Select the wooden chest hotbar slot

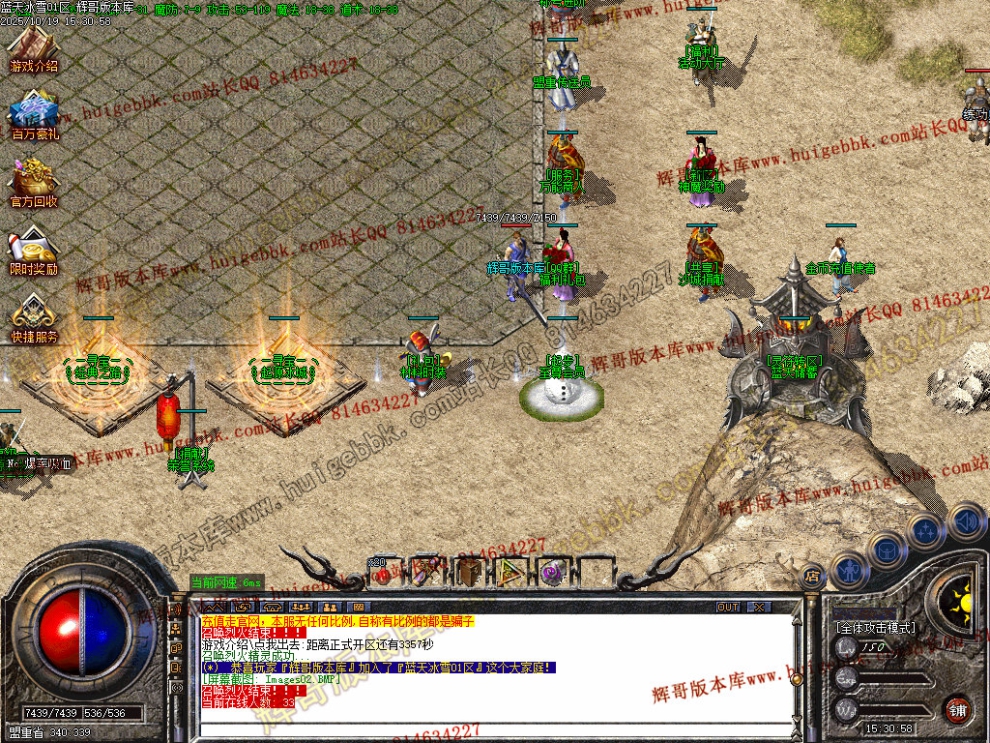[468, 573]
